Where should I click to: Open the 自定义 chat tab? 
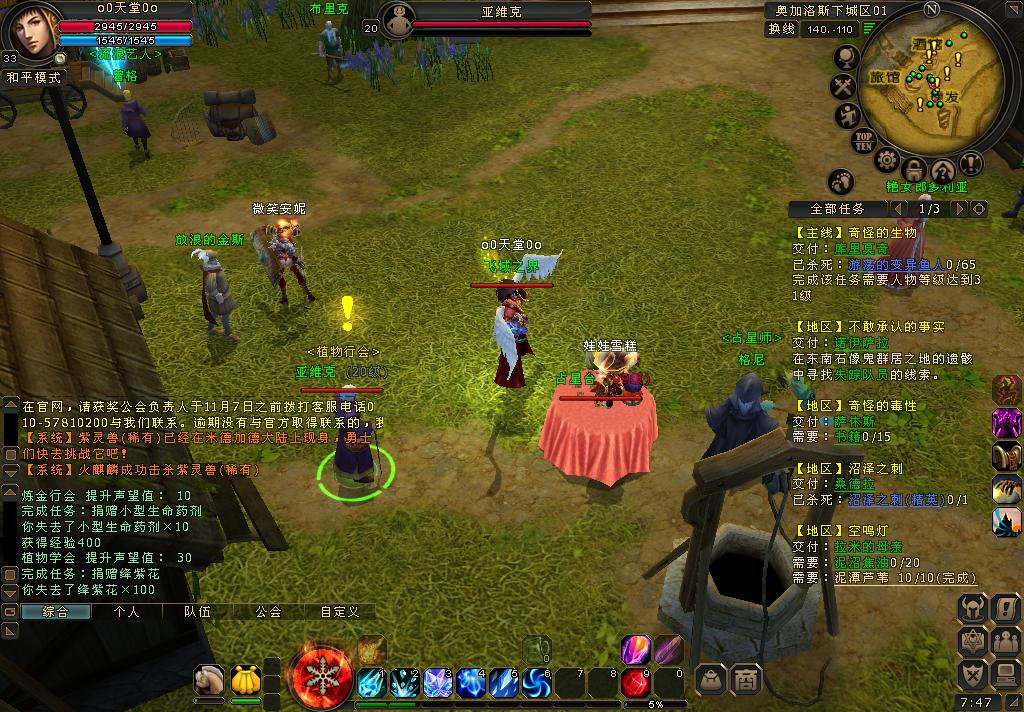pyautogui.click(x=339, y=611)
